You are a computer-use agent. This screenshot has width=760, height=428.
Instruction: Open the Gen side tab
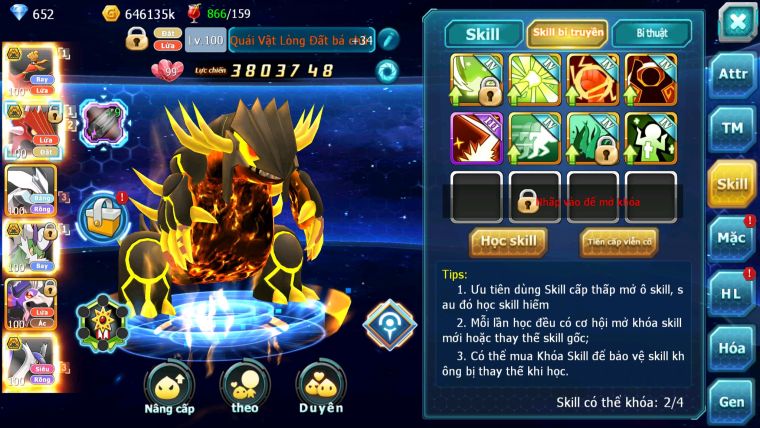coord(731,401)
